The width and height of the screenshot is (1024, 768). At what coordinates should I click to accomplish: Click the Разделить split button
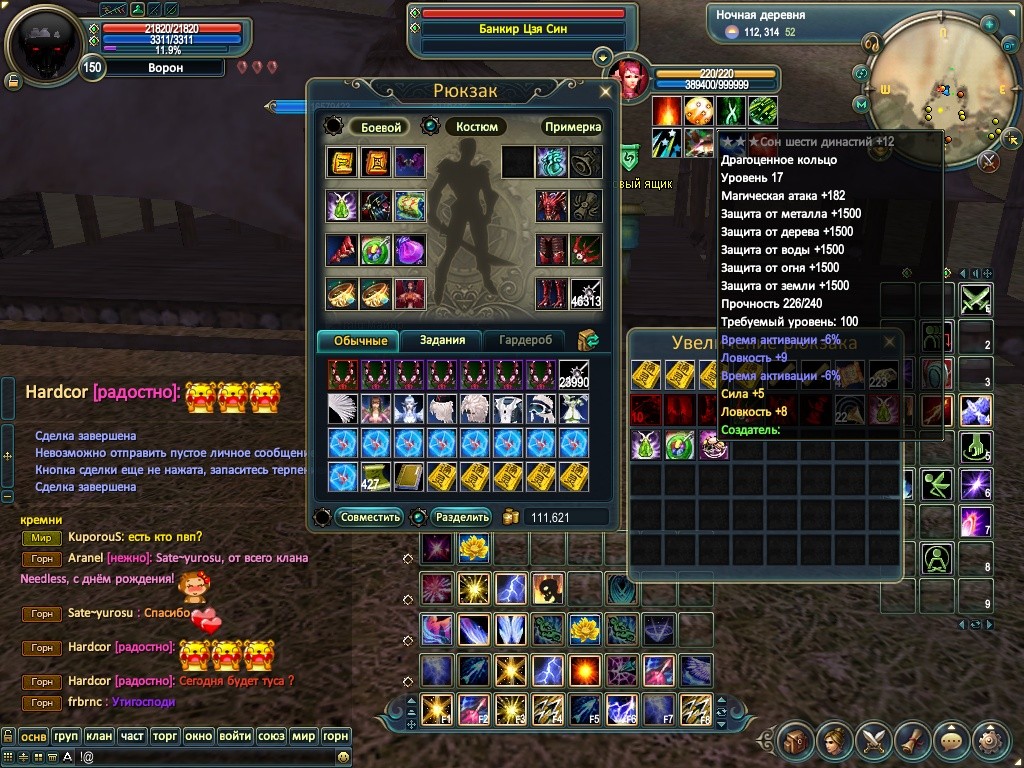[x=463, y=517]
